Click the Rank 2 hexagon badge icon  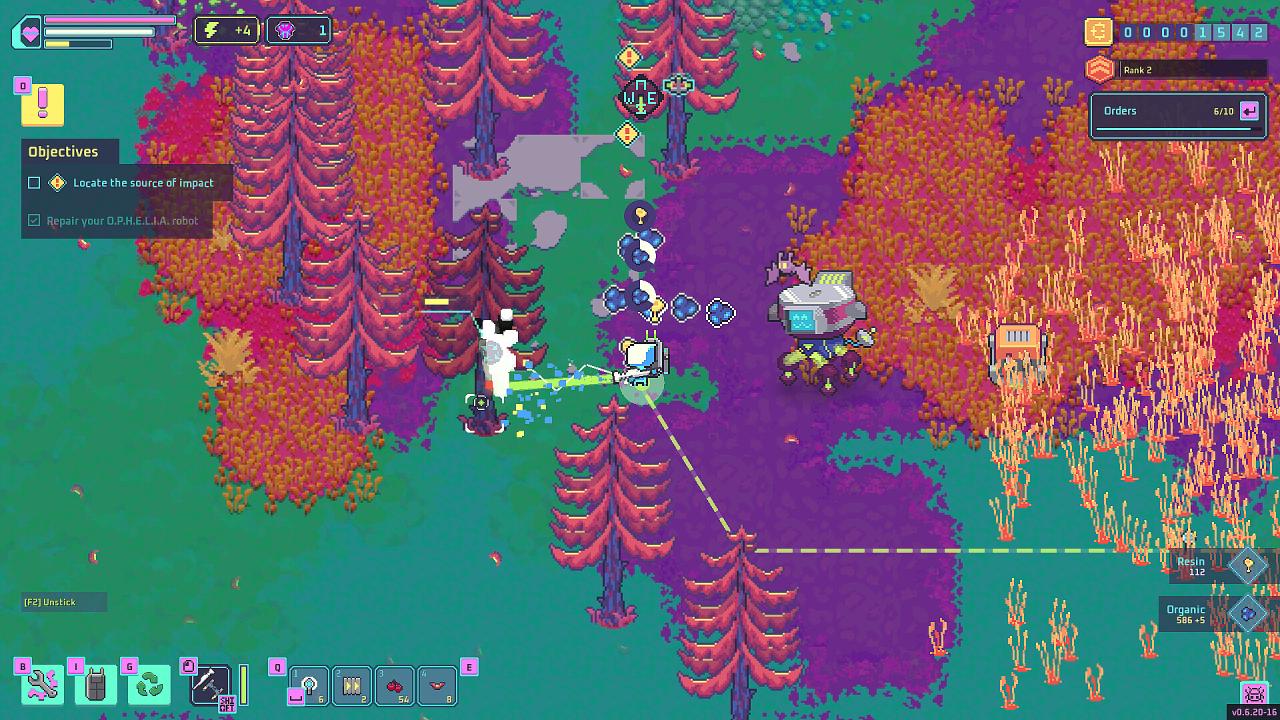[x=1099, y=68]
